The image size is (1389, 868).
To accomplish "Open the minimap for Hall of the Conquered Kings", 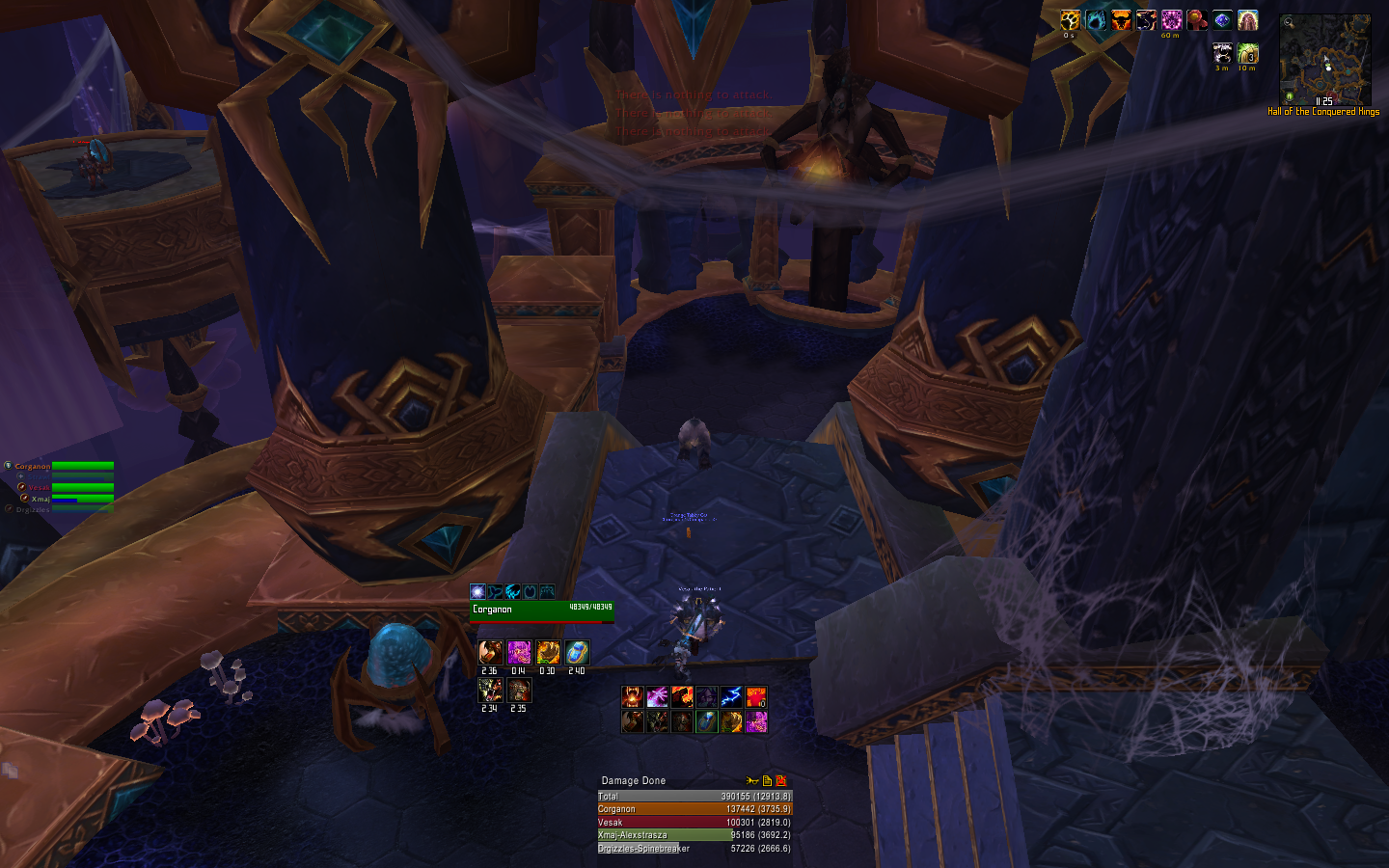I will (x=1324, y=60).
